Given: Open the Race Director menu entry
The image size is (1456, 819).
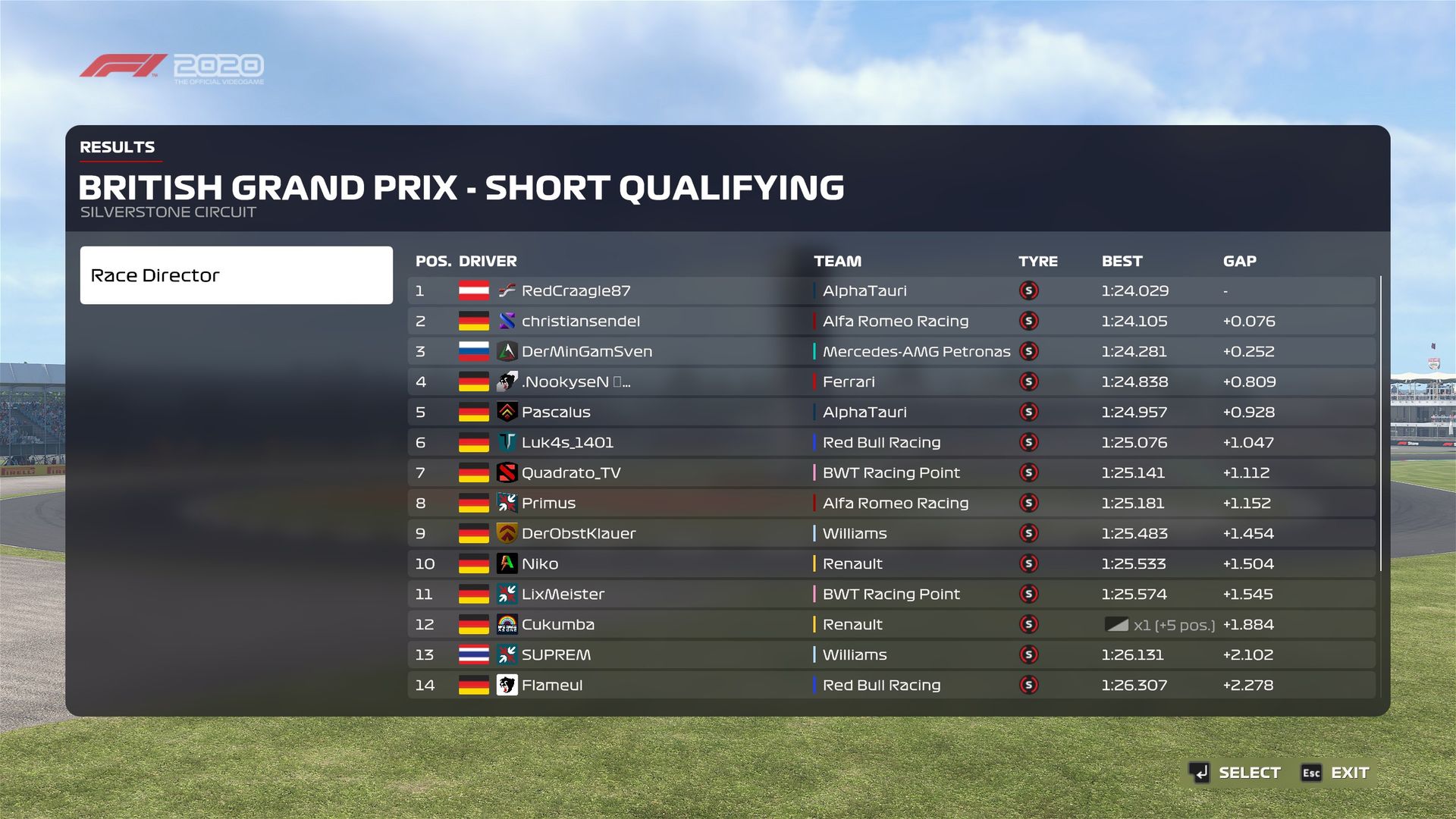Looking at the screenshot, I should pos(236,275).
